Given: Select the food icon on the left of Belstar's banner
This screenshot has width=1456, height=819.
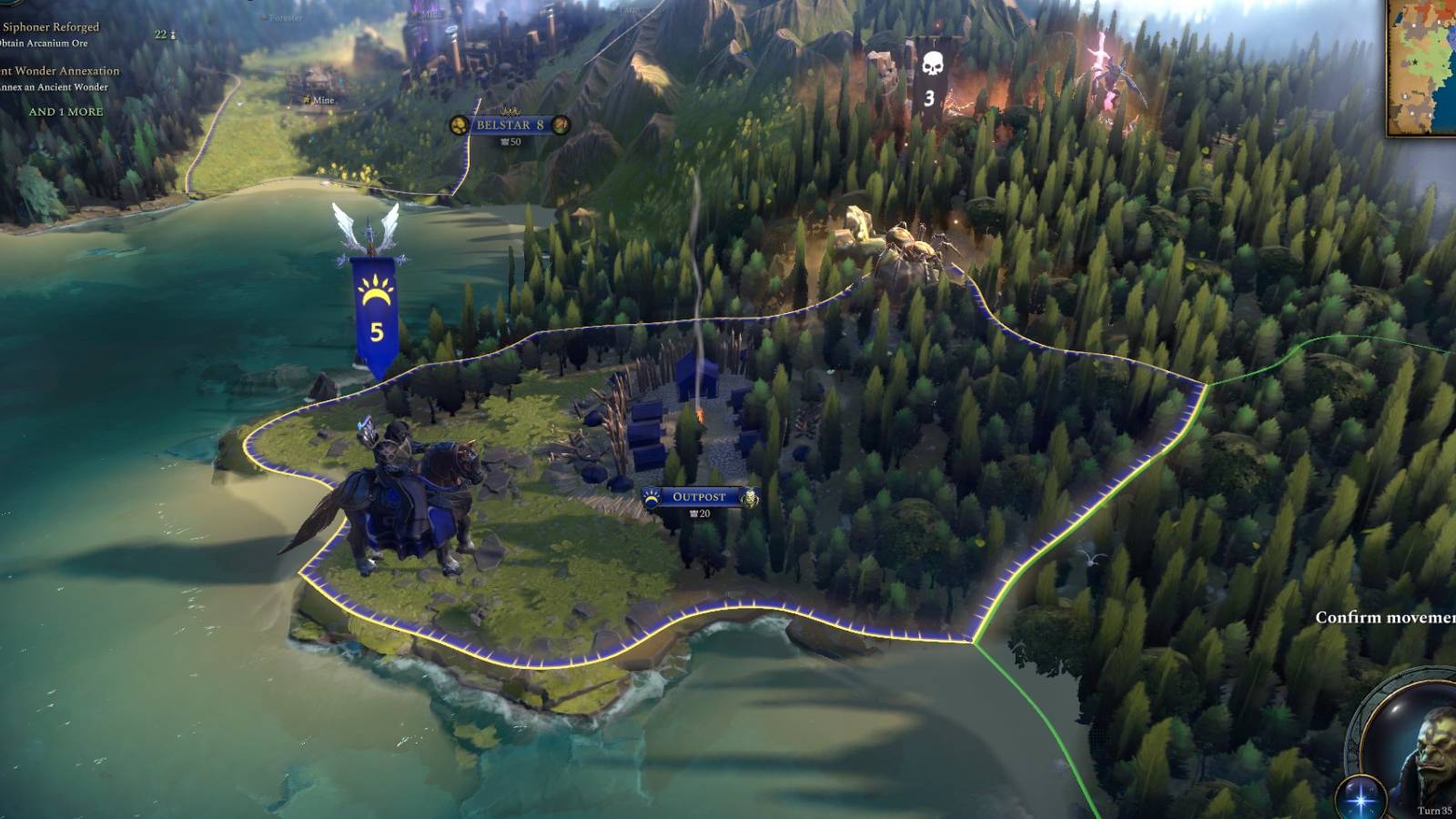Looking at the screenshot, I should coord(460,125).
